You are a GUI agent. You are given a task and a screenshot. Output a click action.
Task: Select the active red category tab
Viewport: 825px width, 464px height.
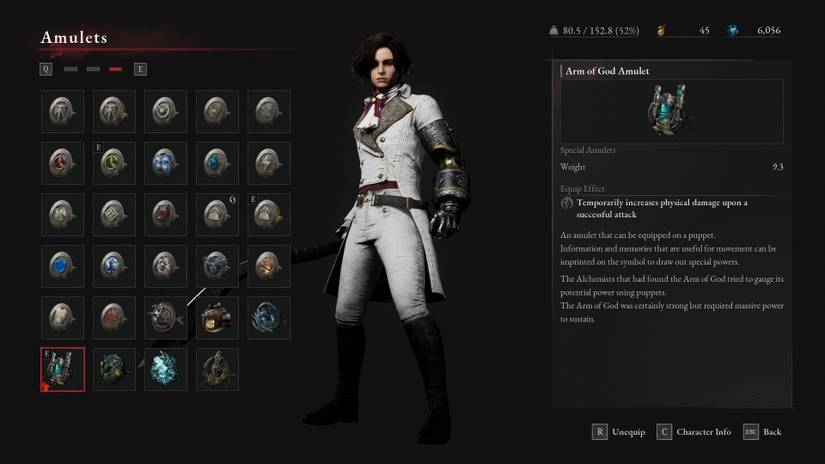click(x=116, y=69)
